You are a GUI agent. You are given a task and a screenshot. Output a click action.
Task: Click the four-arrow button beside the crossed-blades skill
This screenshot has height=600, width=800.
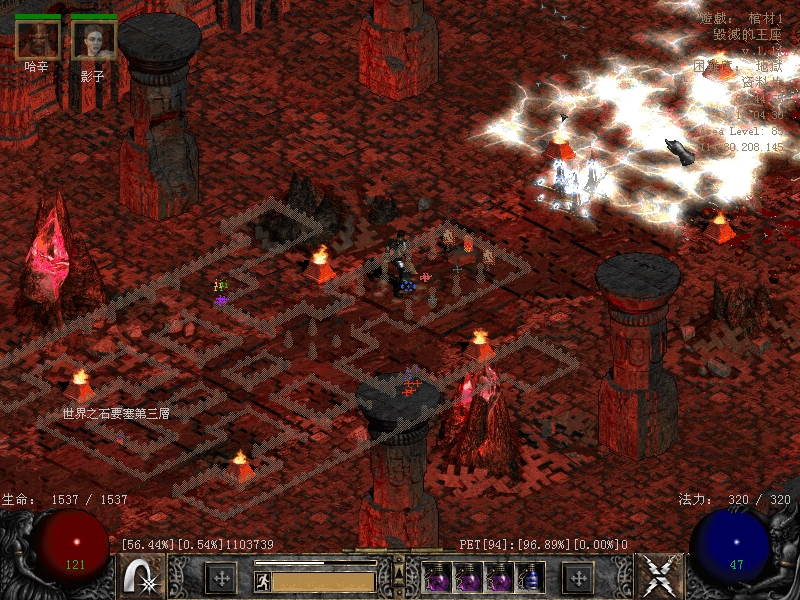point(578,577)
